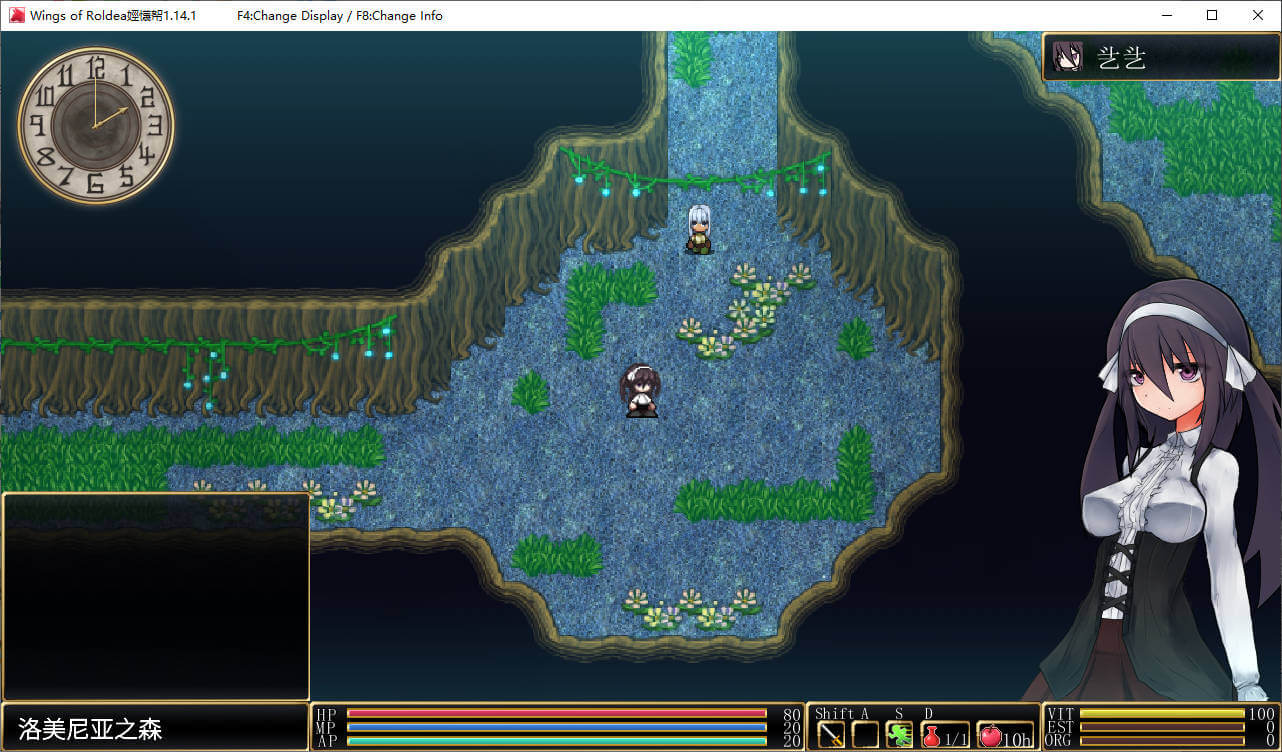Click the empty black message log panel

tap(156, 597)
